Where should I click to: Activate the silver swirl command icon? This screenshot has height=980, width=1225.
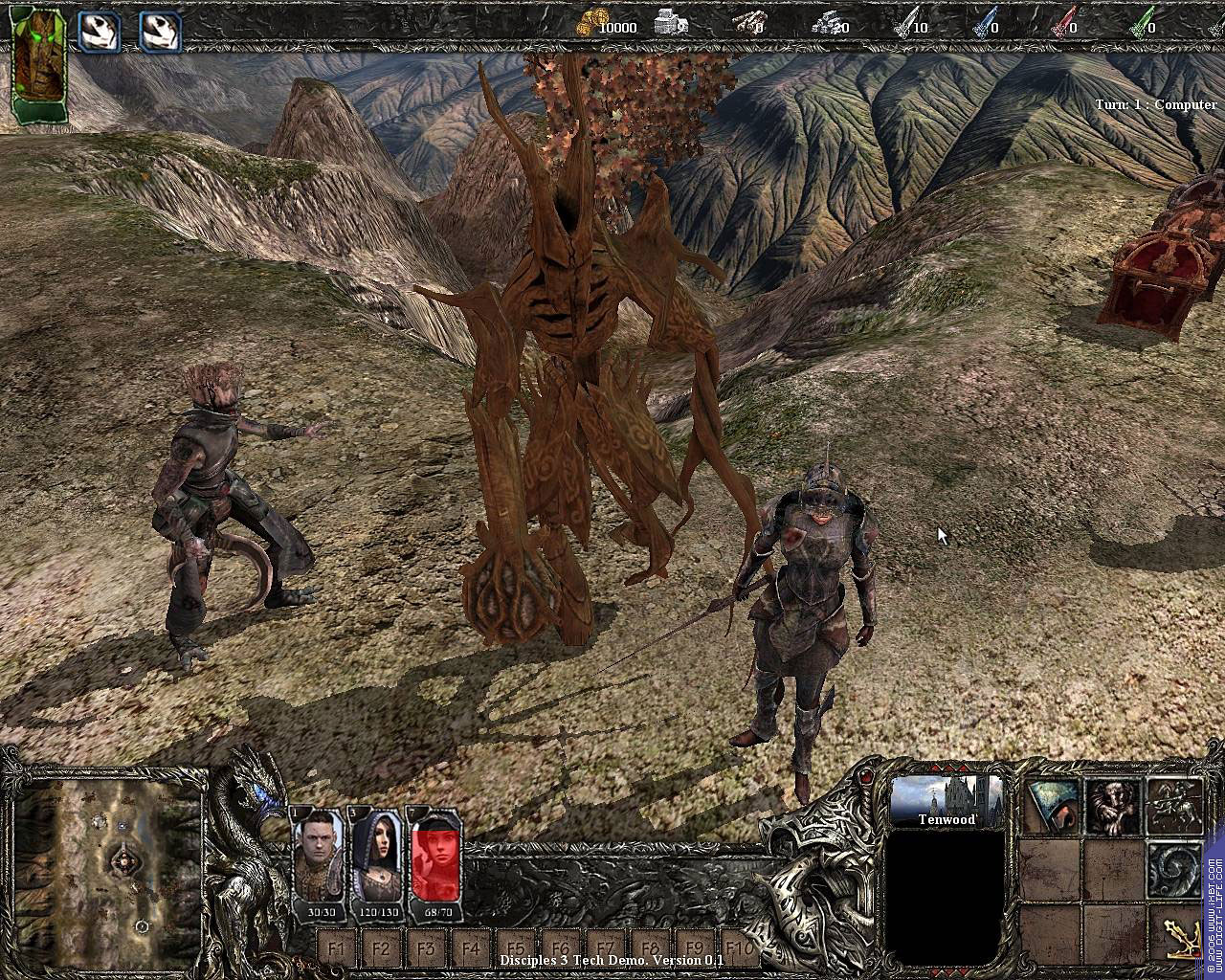tap(1173, 868)
